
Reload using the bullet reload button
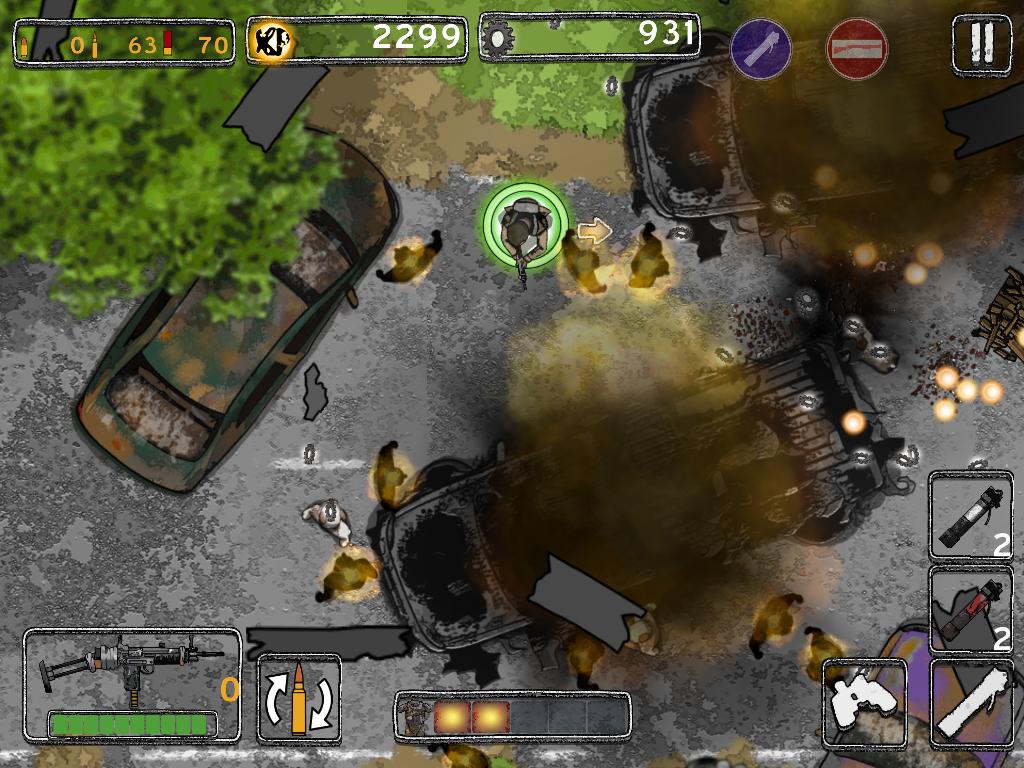(x=299, y=699)
